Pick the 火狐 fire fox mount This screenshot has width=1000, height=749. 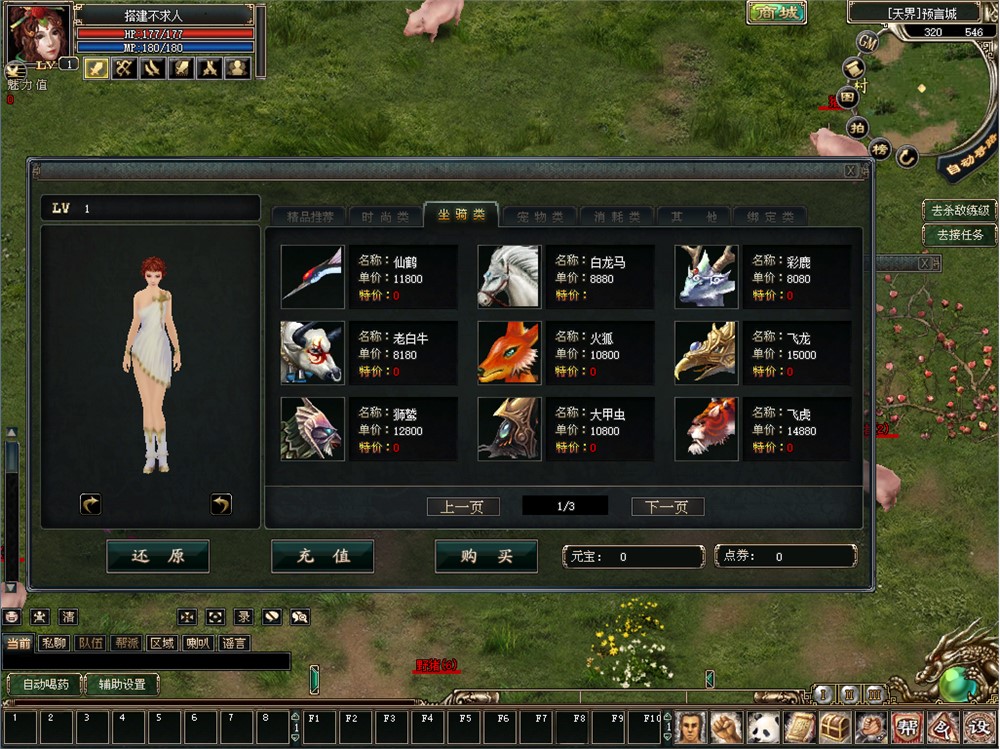pos(510,352)
